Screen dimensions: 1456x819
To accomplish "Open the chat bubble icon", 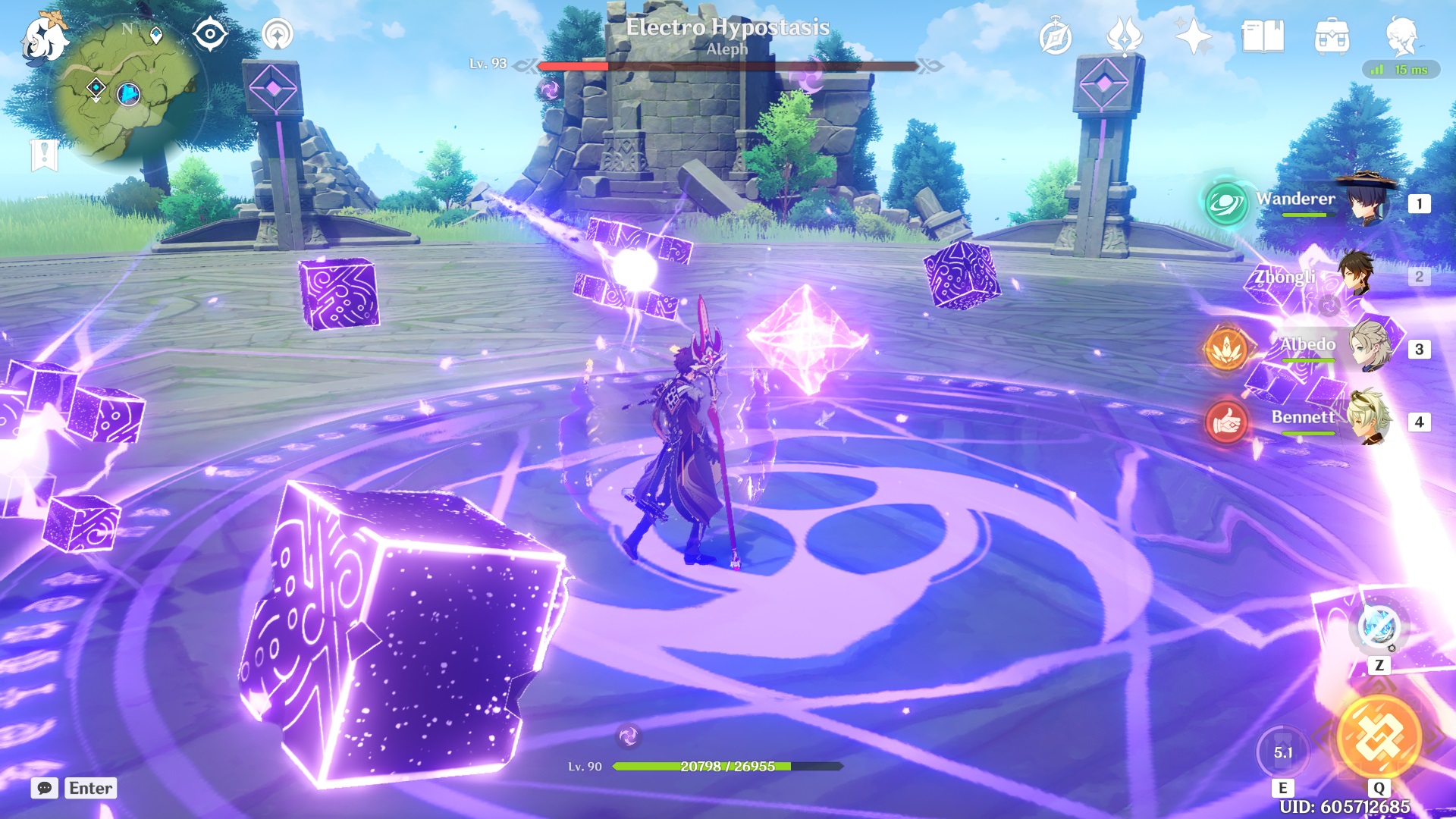I will pyautogui.click(x=44, y=789).
